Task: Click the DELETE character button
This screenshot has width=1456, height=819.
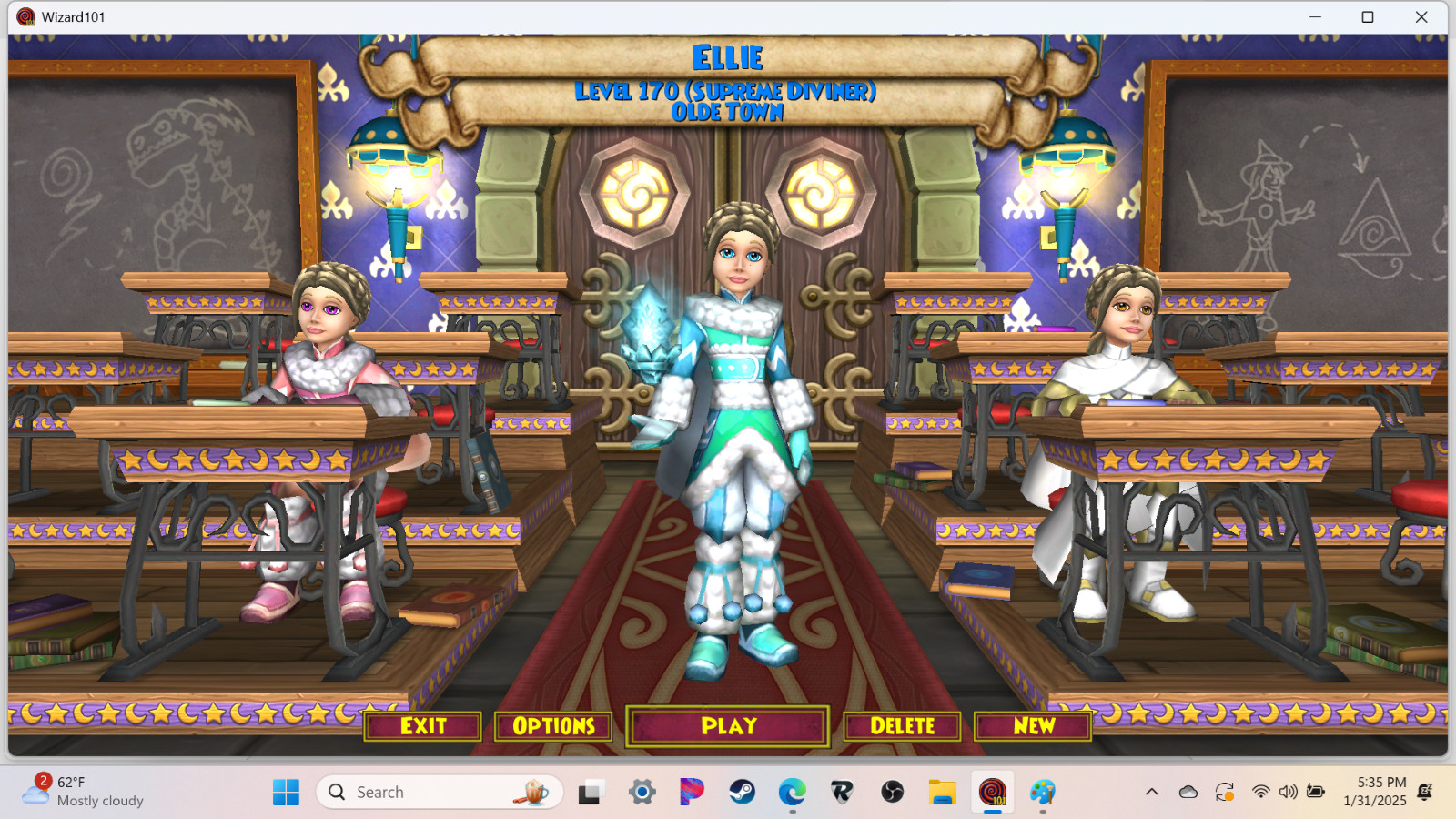Action: click(x=902, y=726)
